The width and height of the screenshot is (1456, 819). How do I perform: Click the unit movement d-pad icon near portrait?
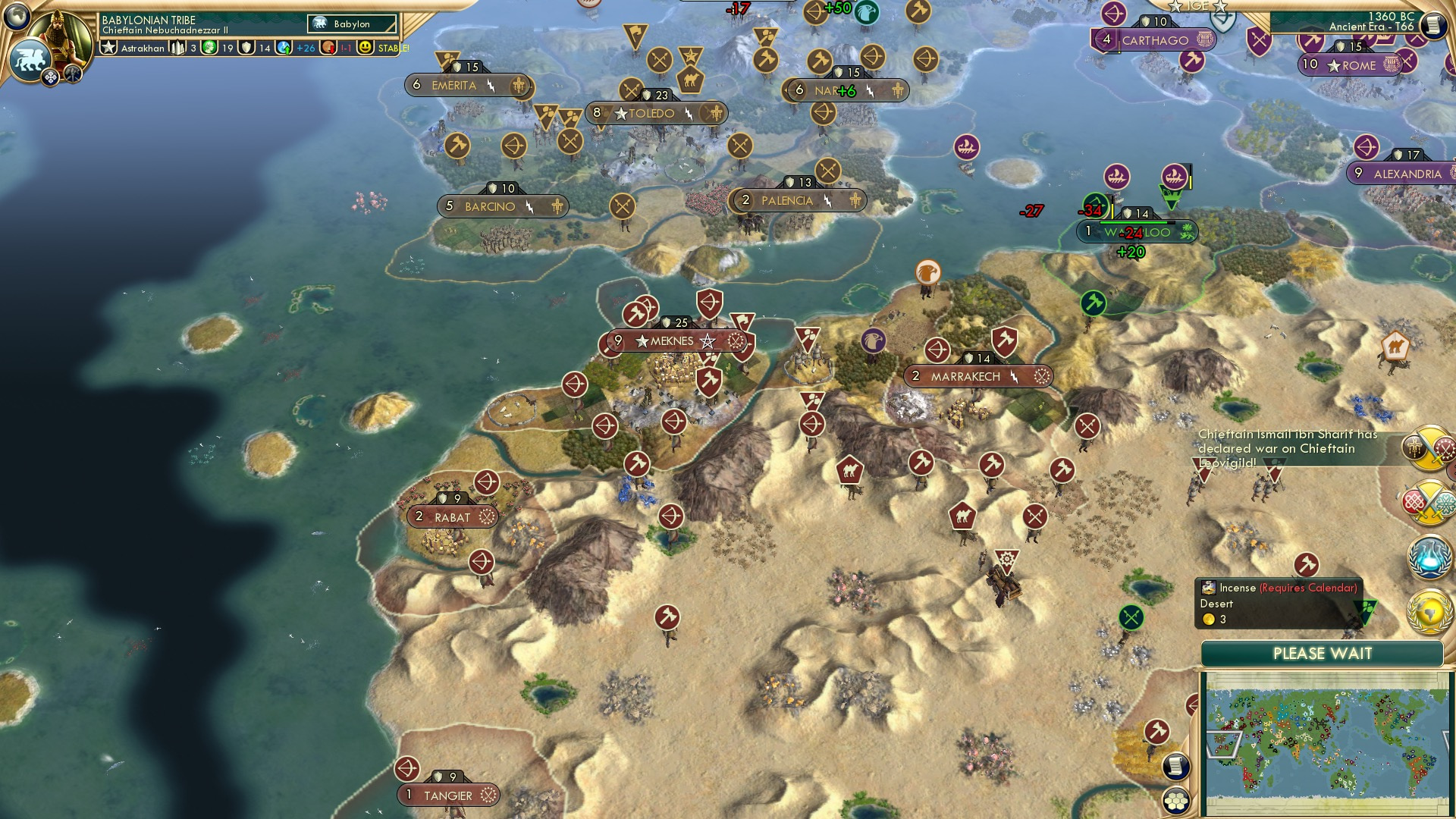(50, 77)
